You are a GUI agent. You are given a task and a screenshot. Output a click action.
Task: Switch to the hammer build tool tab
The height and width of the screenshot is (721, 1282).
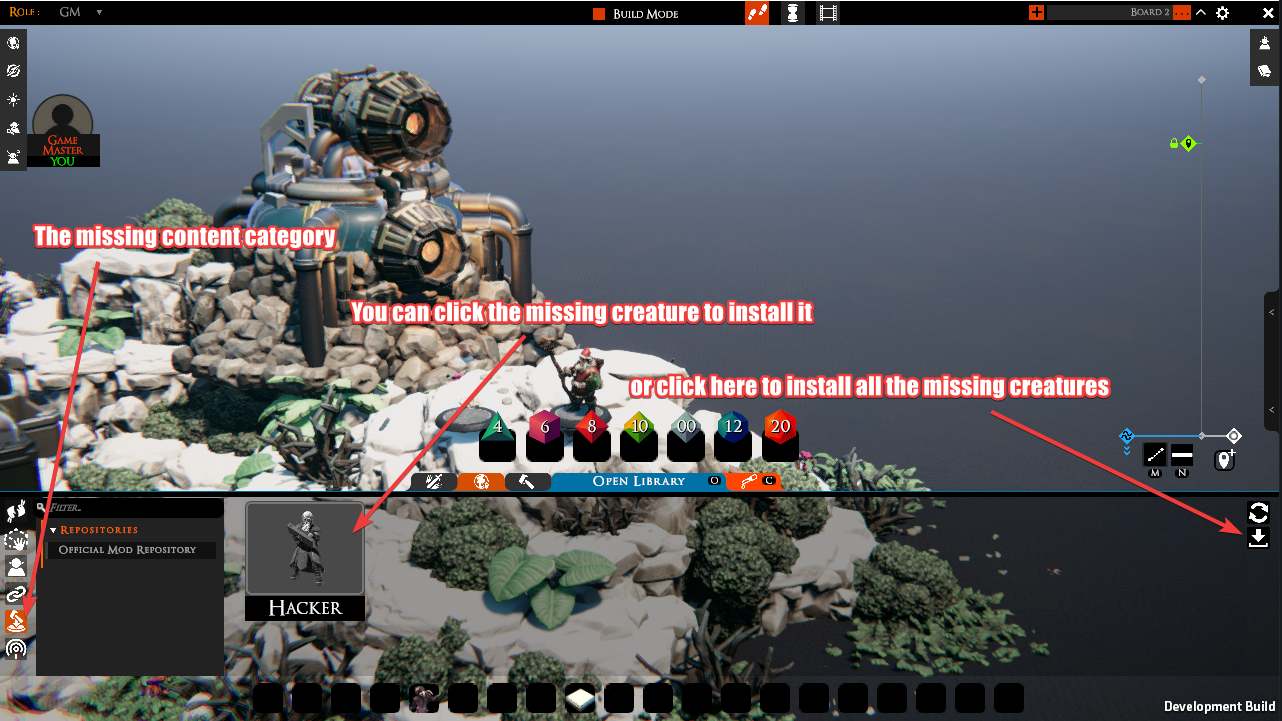527,481
